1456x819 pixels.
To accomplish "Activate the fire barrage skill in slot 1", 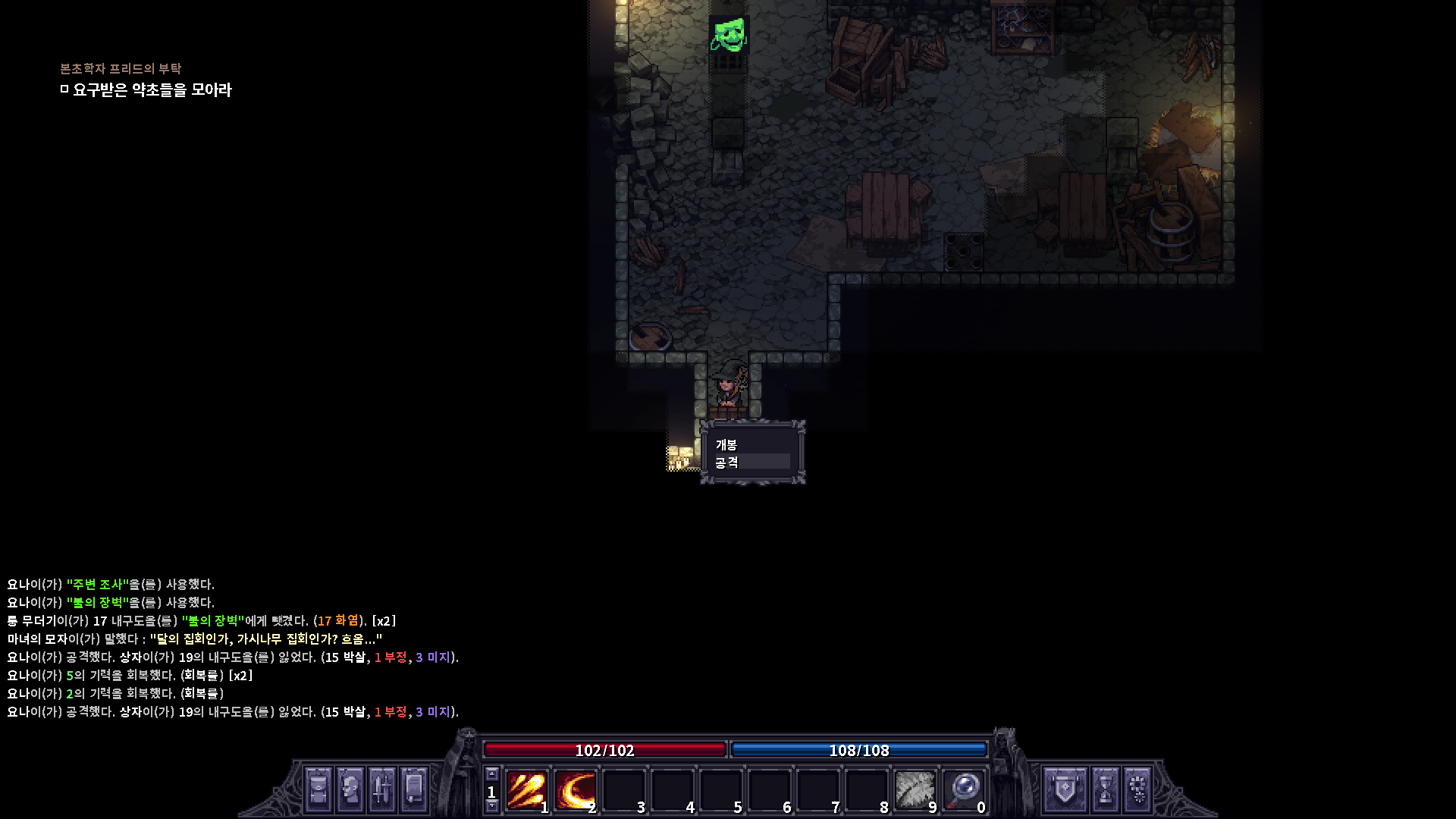I will click(x=526, y=790).
